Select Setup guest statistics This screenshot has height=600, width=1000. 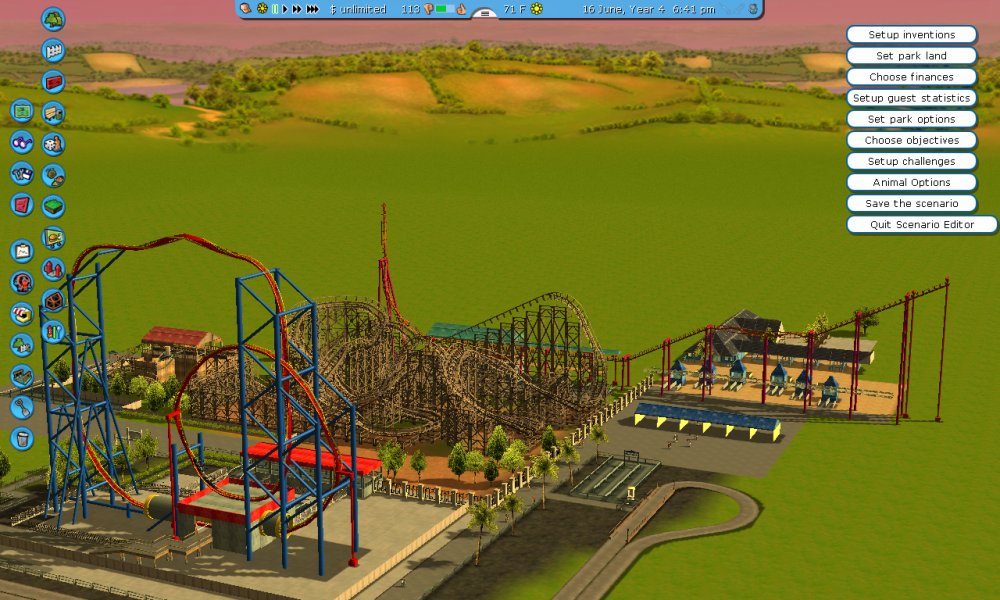tap(911, 98)
